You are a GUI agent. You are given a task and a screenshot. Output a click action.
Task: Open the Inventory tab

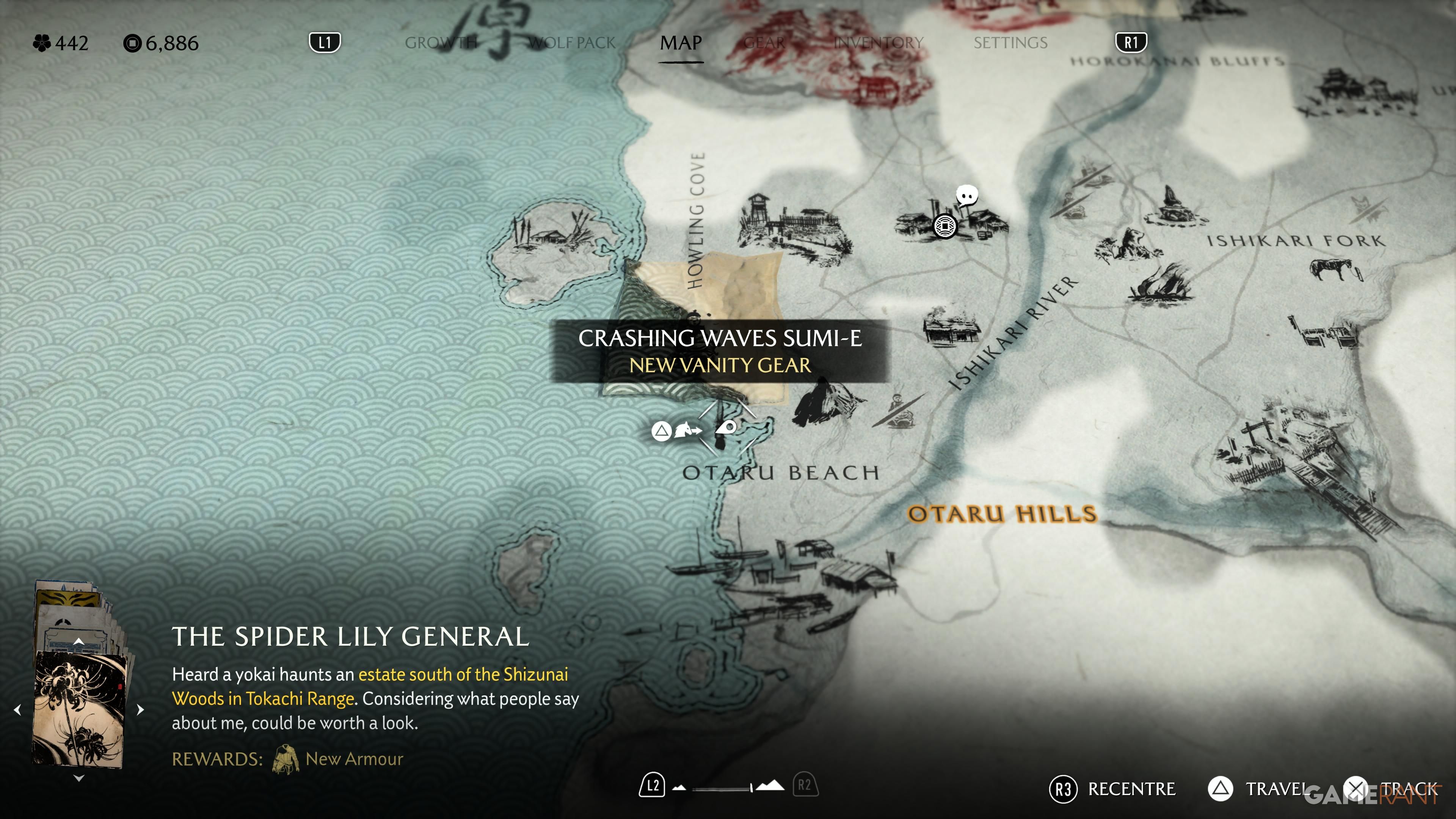[x=879, y=43]
